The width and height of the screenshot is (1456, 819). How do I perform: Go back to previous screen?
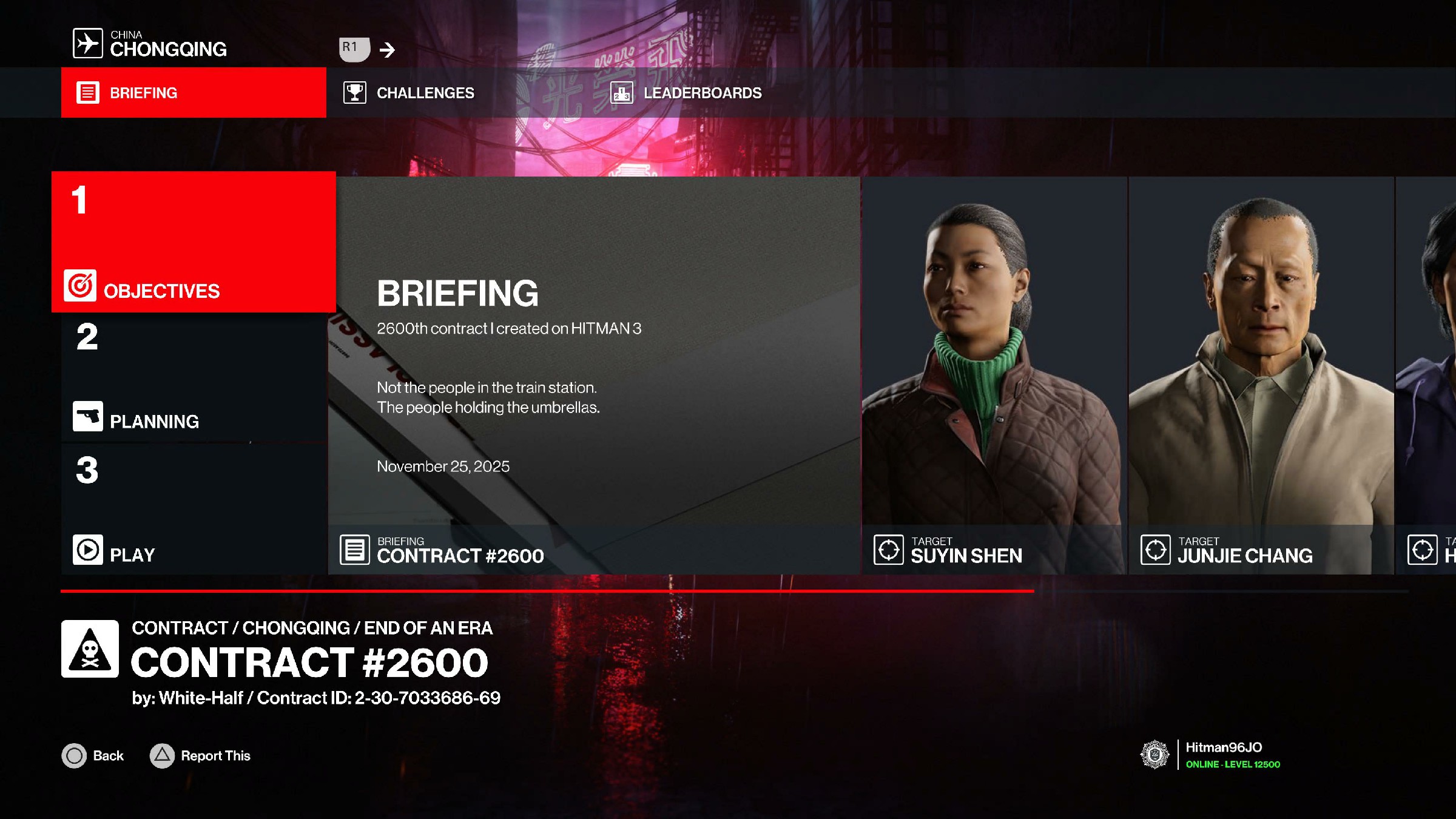point(93,756)
